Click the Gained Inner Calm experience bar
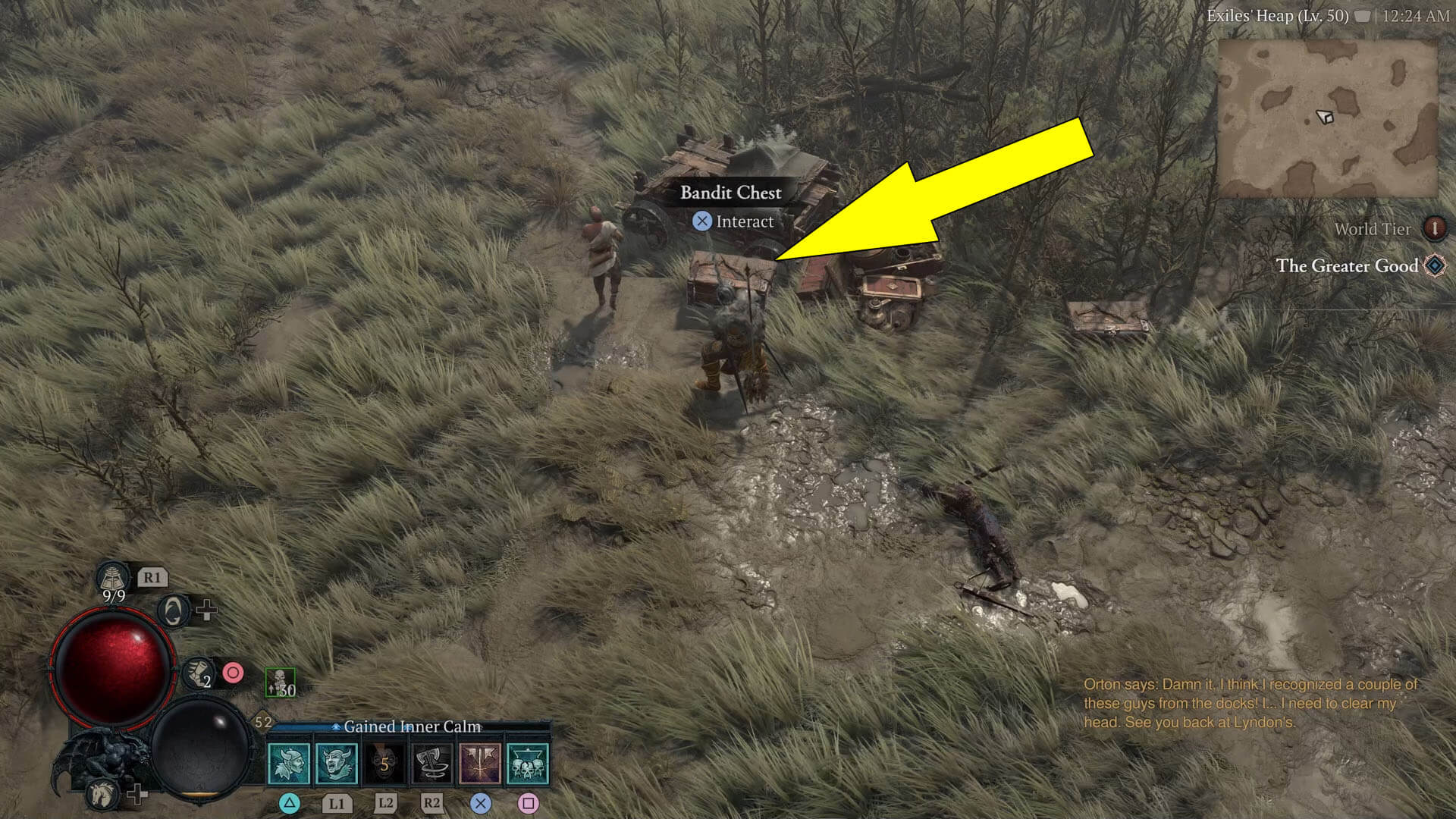 (x=413, y=726)
